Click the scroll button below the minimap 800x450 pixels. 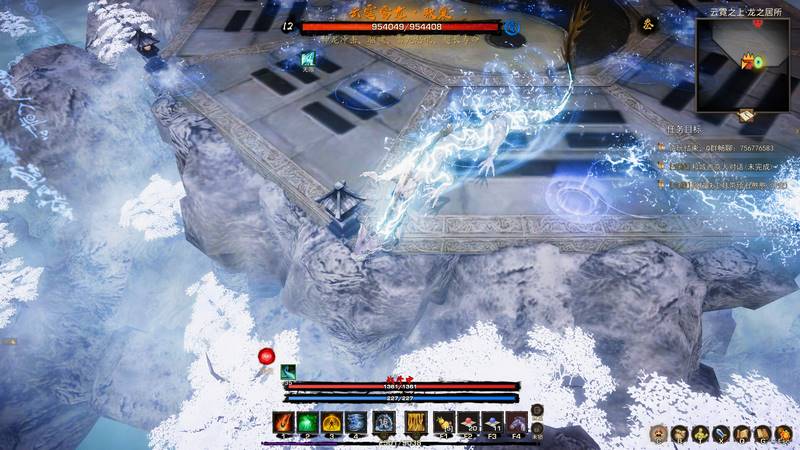pos(745,116)
